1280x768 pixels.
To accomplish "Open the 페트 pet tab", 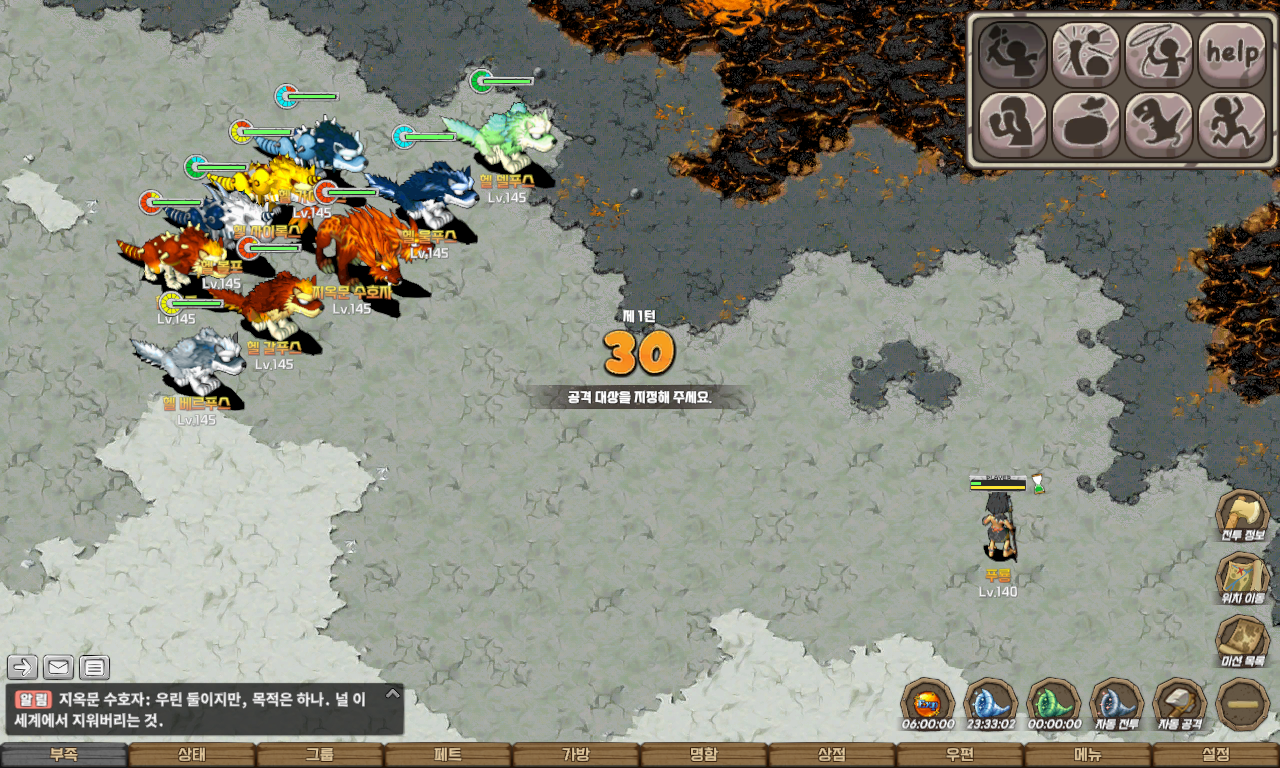I will [x=448, y=755].
